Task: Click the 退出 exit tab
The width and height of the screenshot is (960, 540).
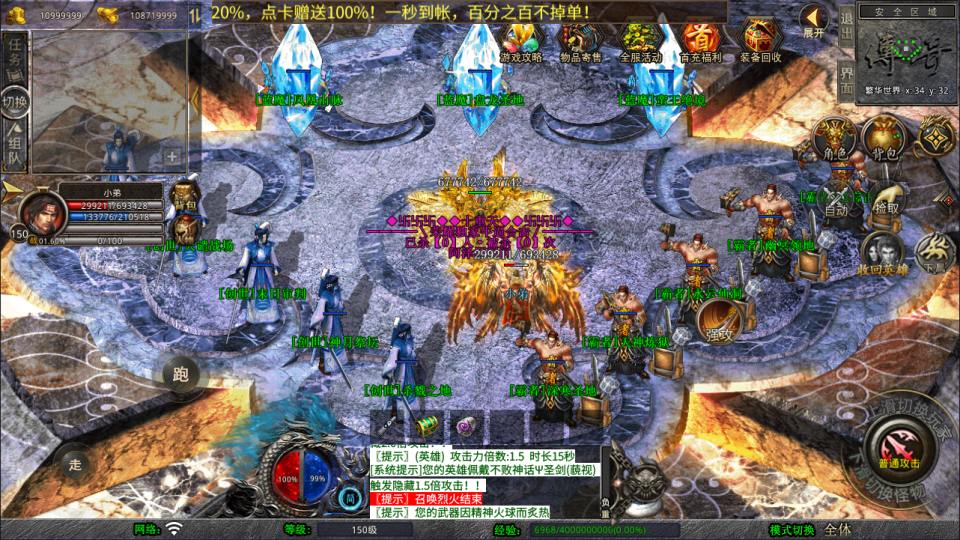Action: click(x=846, y=30)
